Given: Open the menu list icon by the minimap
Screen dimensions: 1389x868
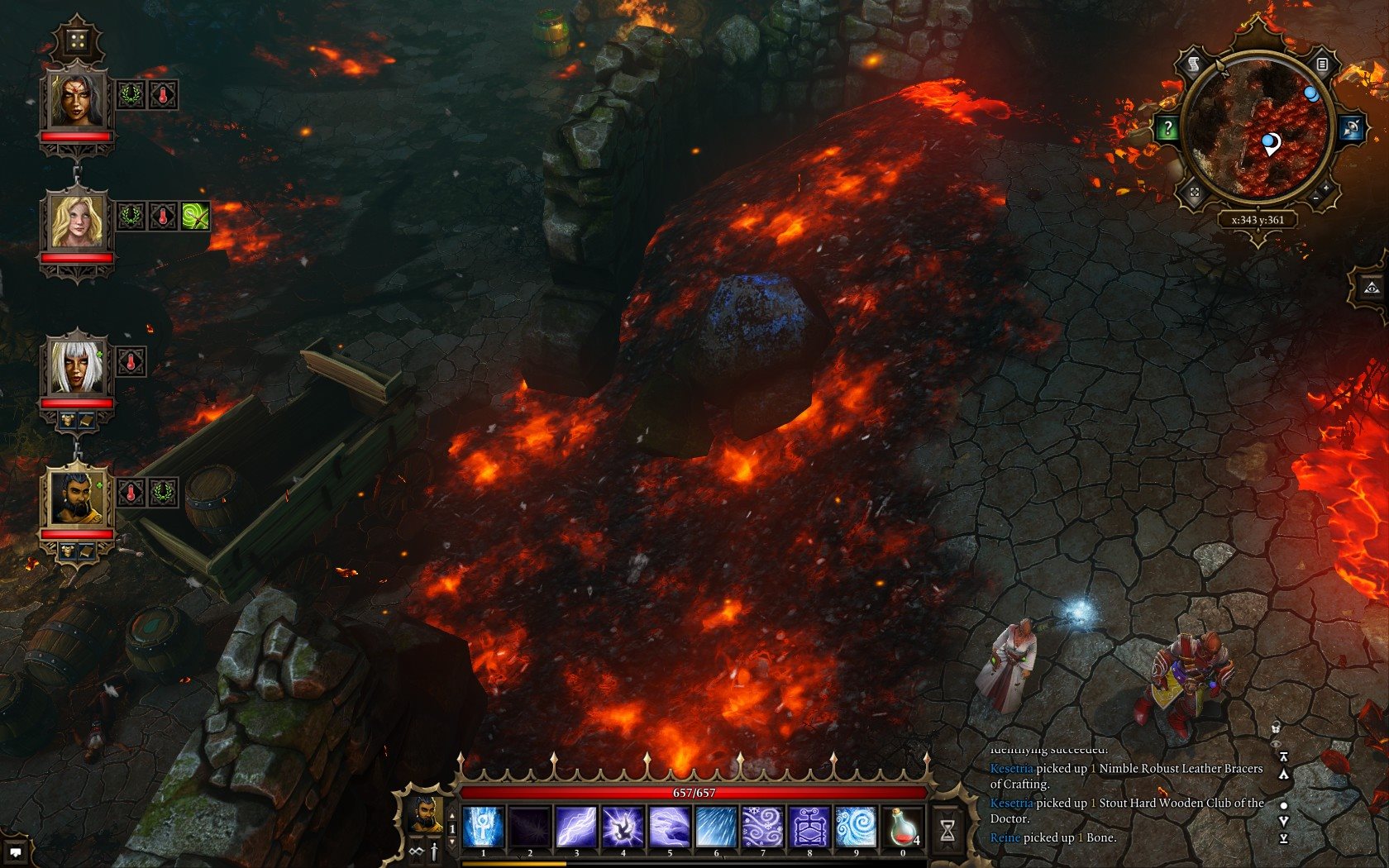Looking at the screenshot, I should (1322, 64).
